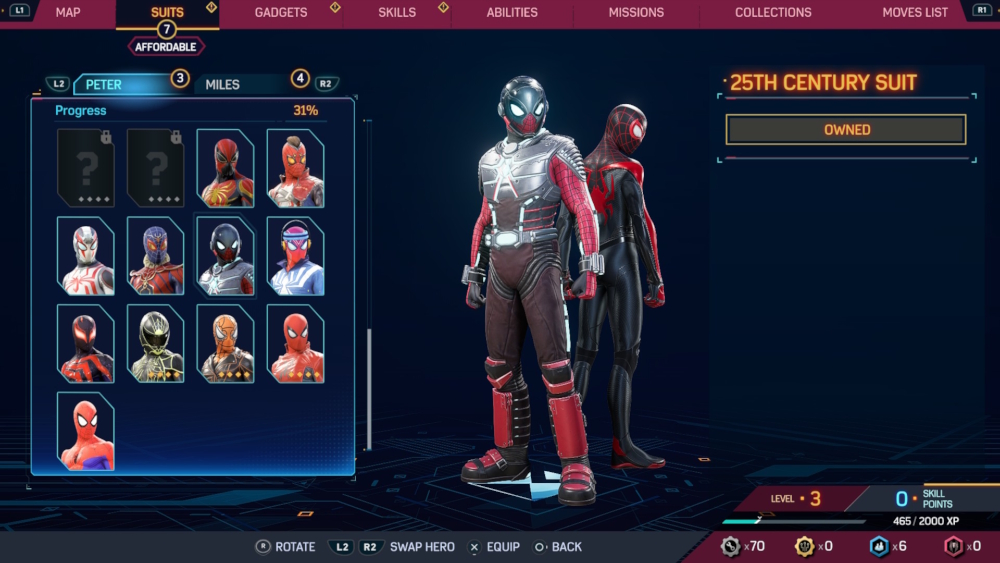Viewport: 1000px width, 563px height.
Task: Open the Collections tab
Action: pyautogui.click(x=773, y=12)
